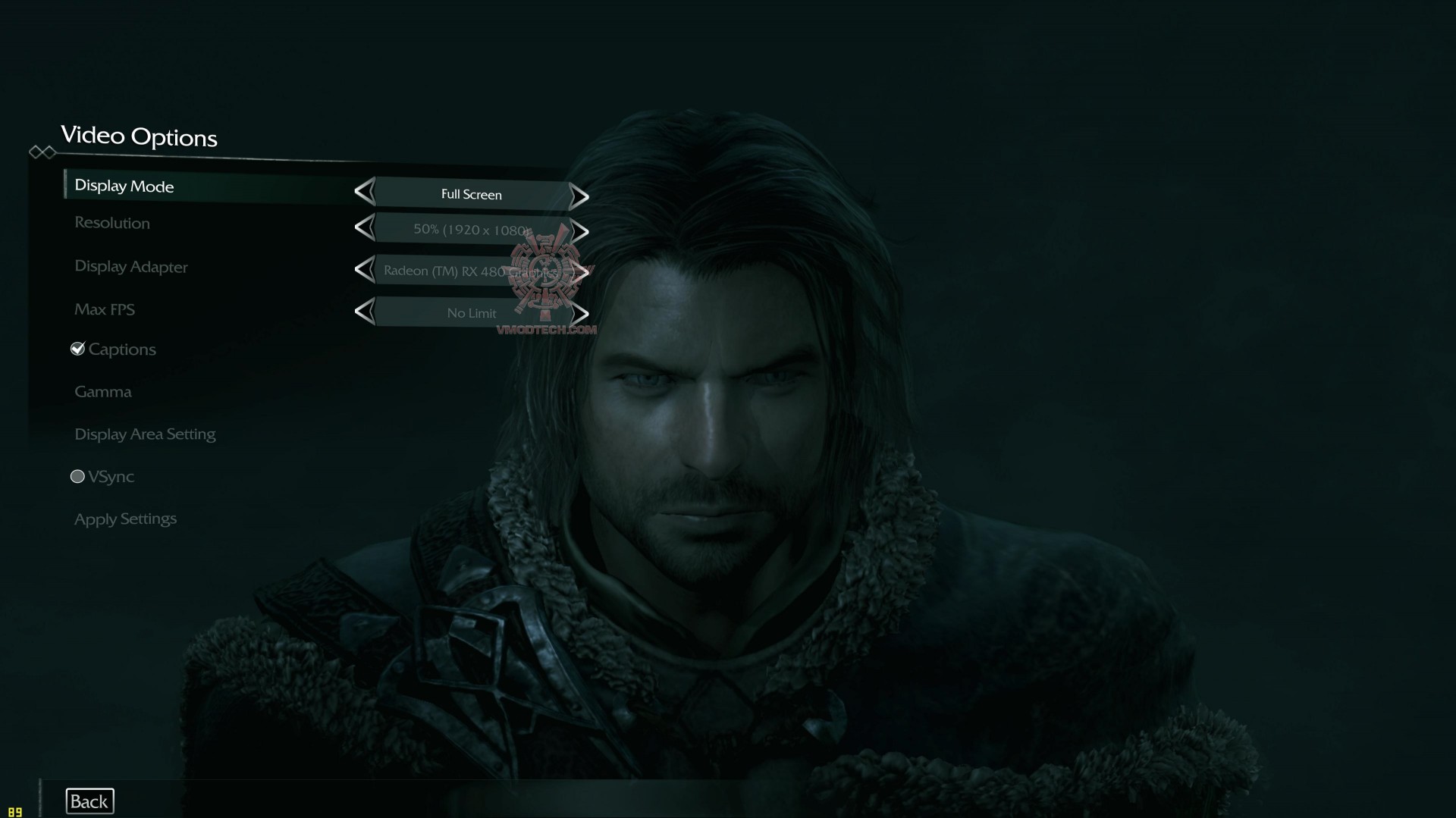Screen dimensions: 1456x818
Task: Click the Back button
Action: (89, 801)
